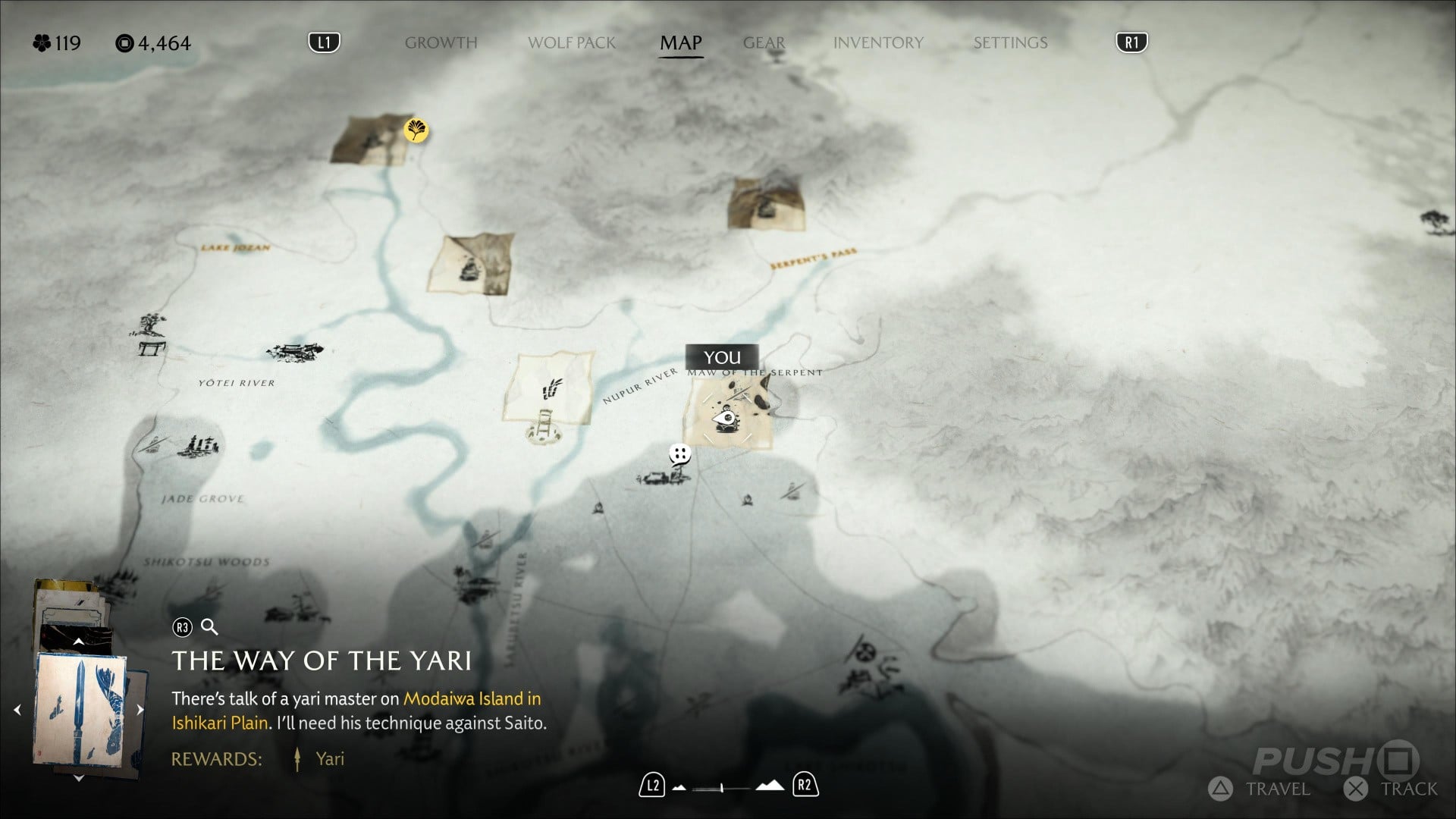The image size is (1456, 819).
Task: Click the speech bubble marker on map
Action: tap(679, 454)
